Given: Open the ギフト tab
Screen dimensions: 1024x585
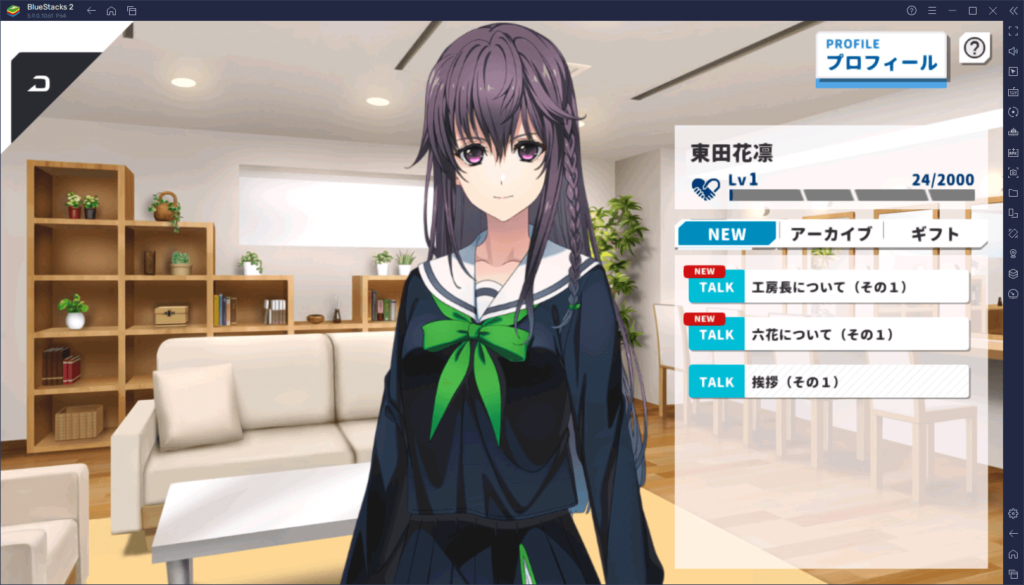Looking at the screenshot, I should [935, 234].
